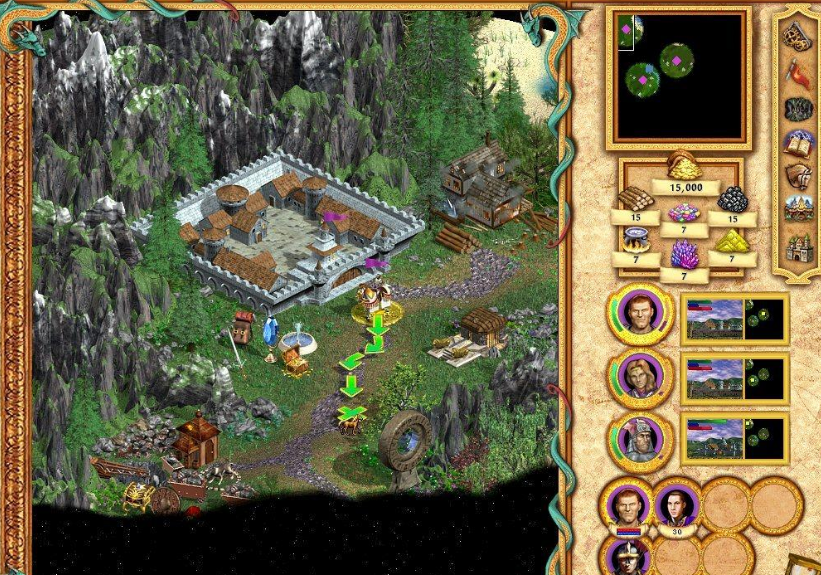The image size is (821, 575).
Task: Click the grey stone castle icon
Action: (797, 246)
